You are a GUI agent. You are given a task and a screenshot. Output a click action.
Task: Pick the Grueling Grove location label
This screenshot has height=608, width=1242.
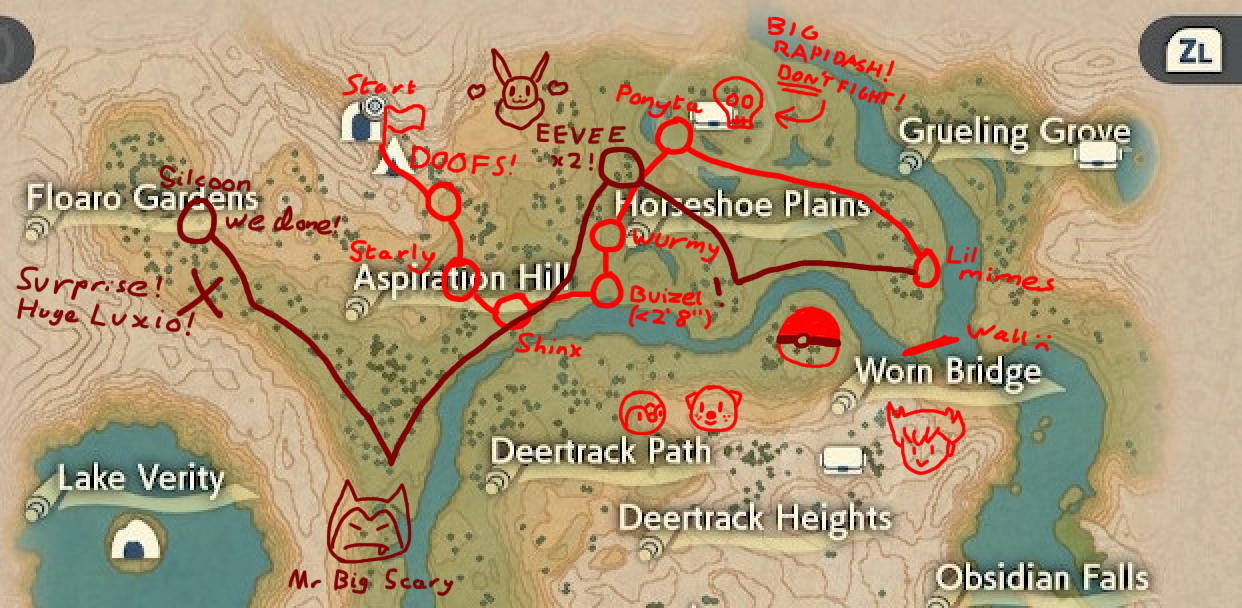[1014, 132]
